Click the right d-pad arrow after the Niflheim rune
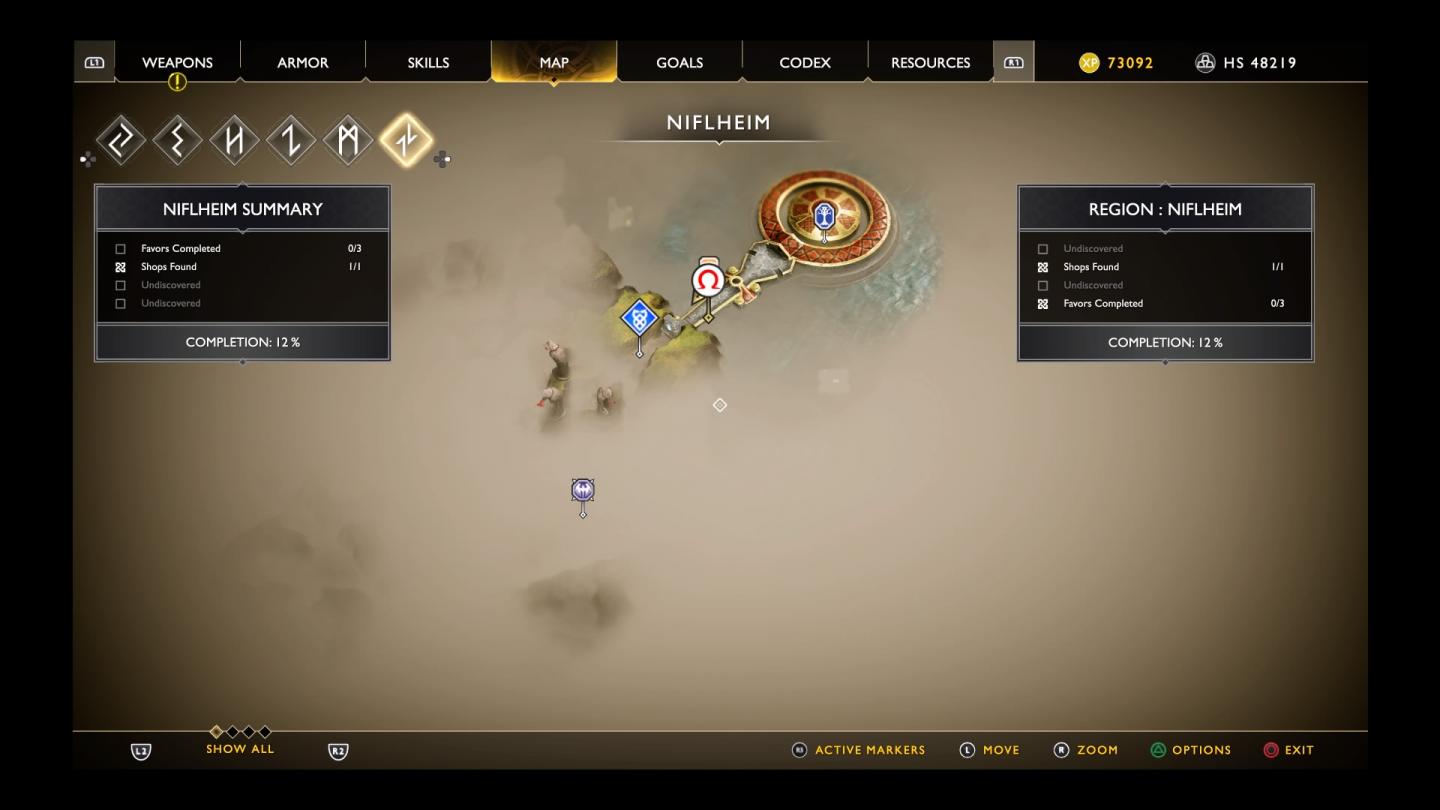The width and height of the screenshot is (1440, 810). pos(440,158)
